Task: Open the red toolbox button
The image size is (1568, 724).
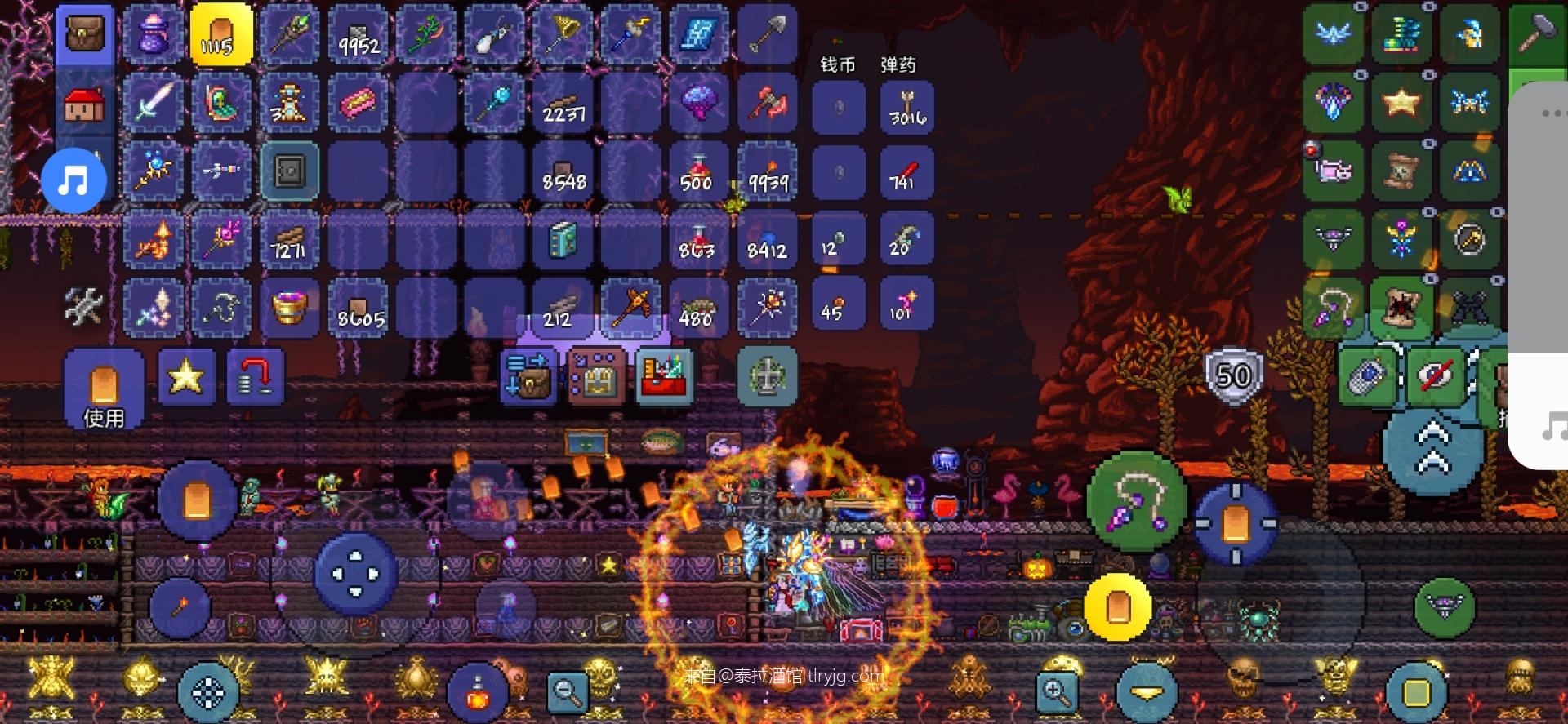Action: click(x=664, y=377)
